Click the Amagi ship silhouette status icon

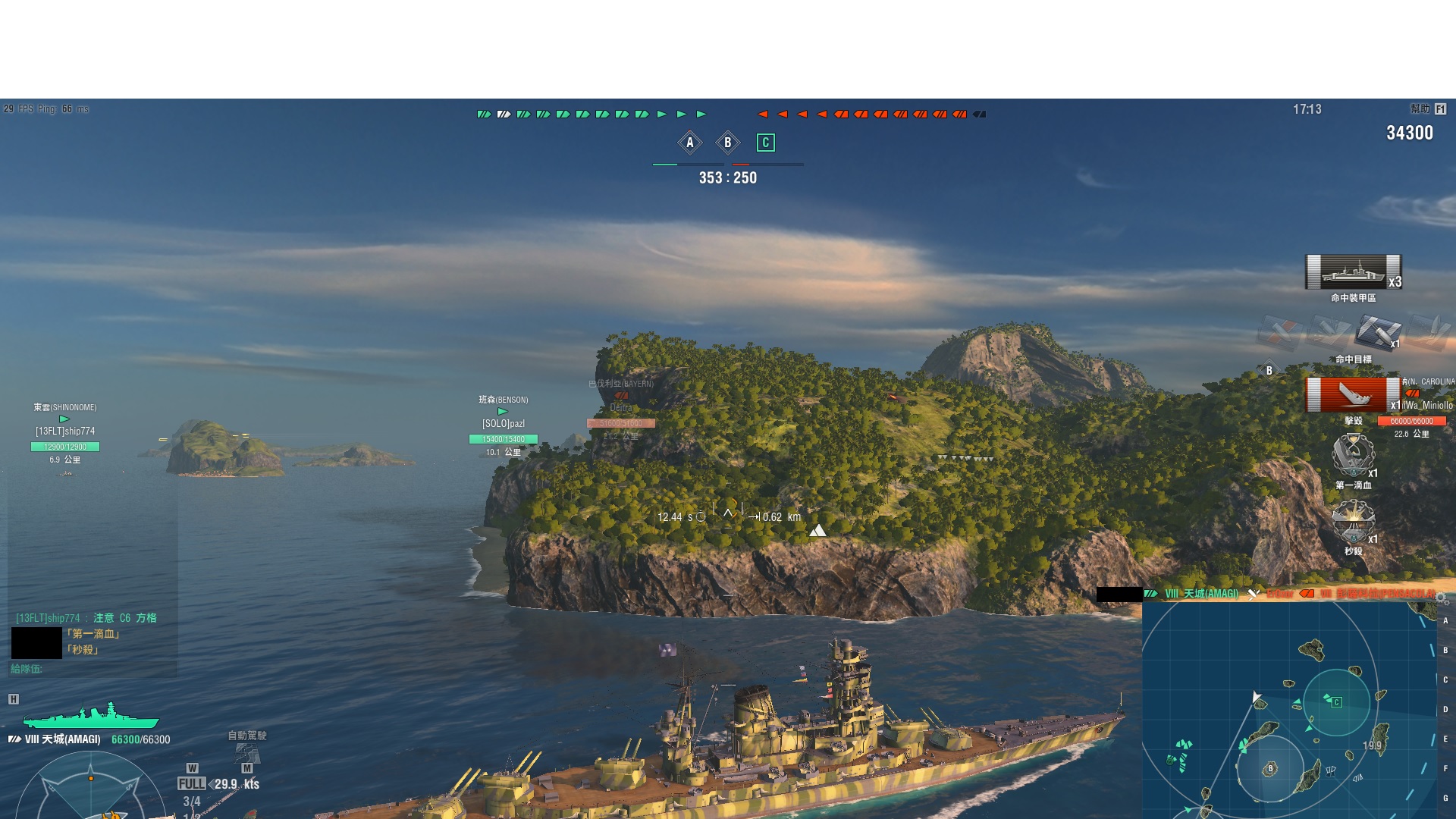(91, 716)
